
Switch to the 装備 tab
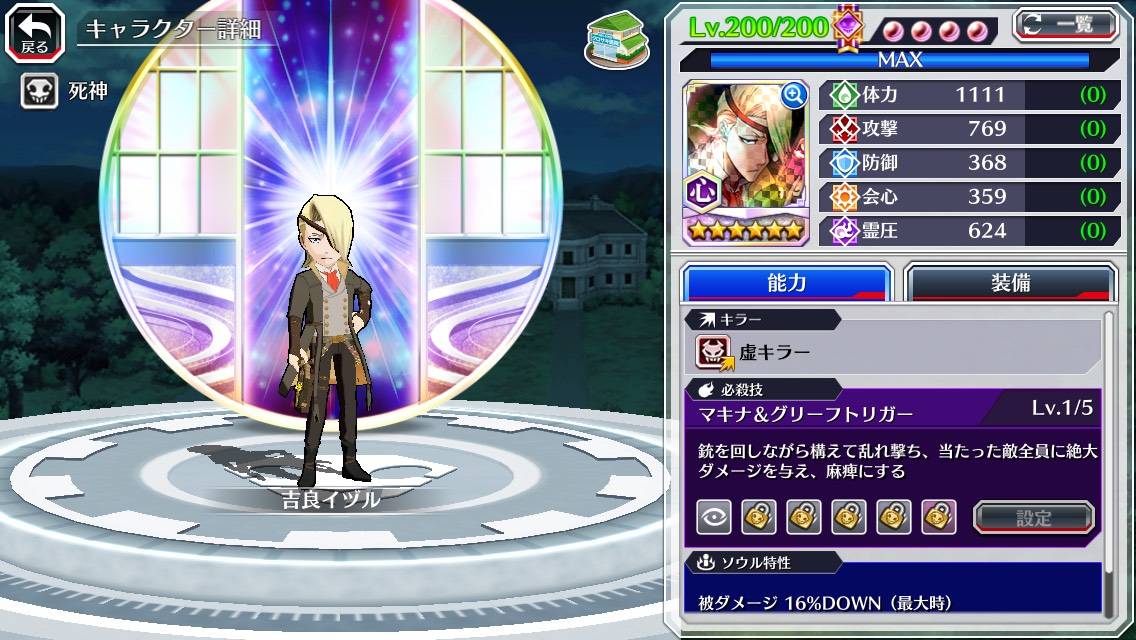[1010, 283]
